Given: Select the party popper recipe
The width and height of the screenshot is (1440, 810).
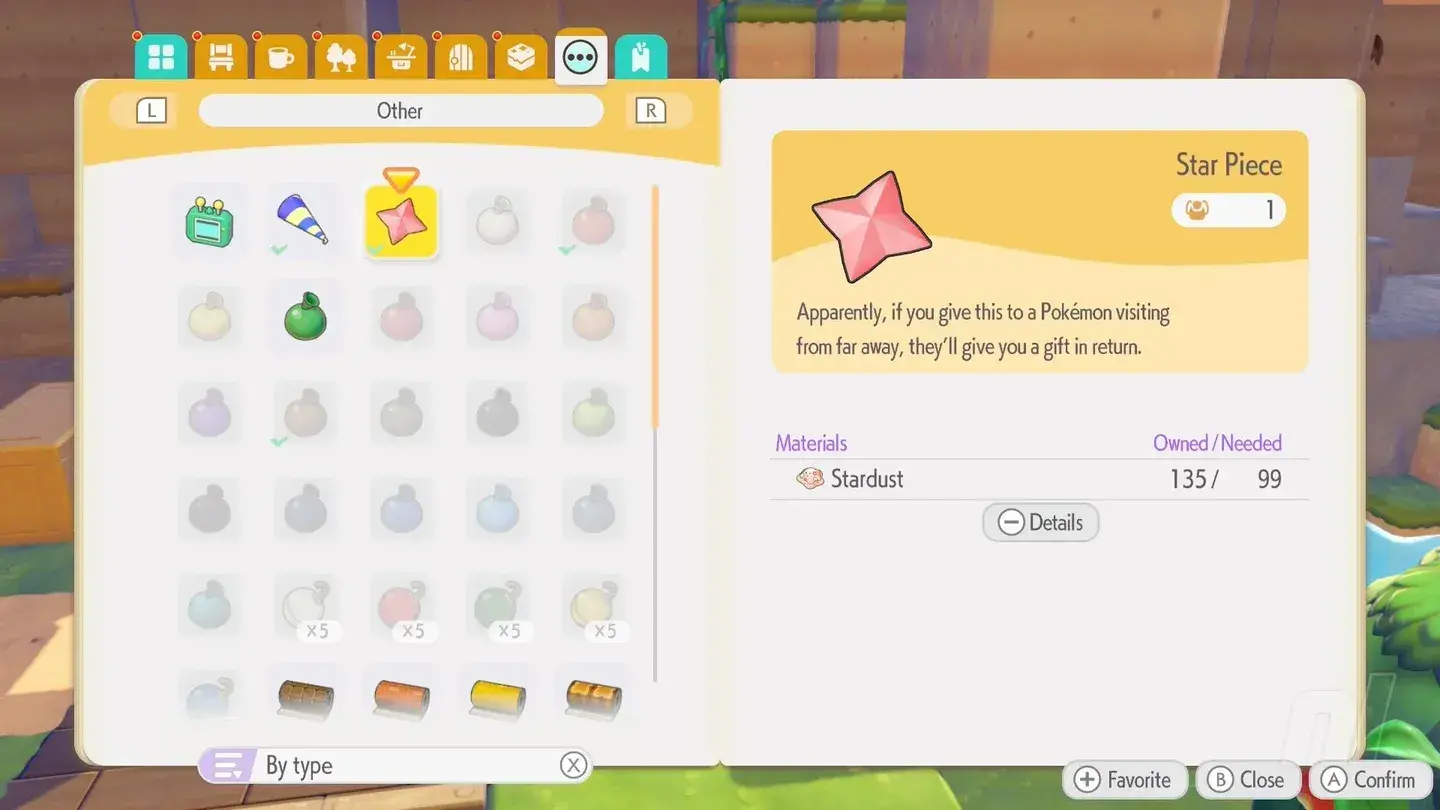Looking at the screenshot, I should pyautogui.click(x=305, y=222).
